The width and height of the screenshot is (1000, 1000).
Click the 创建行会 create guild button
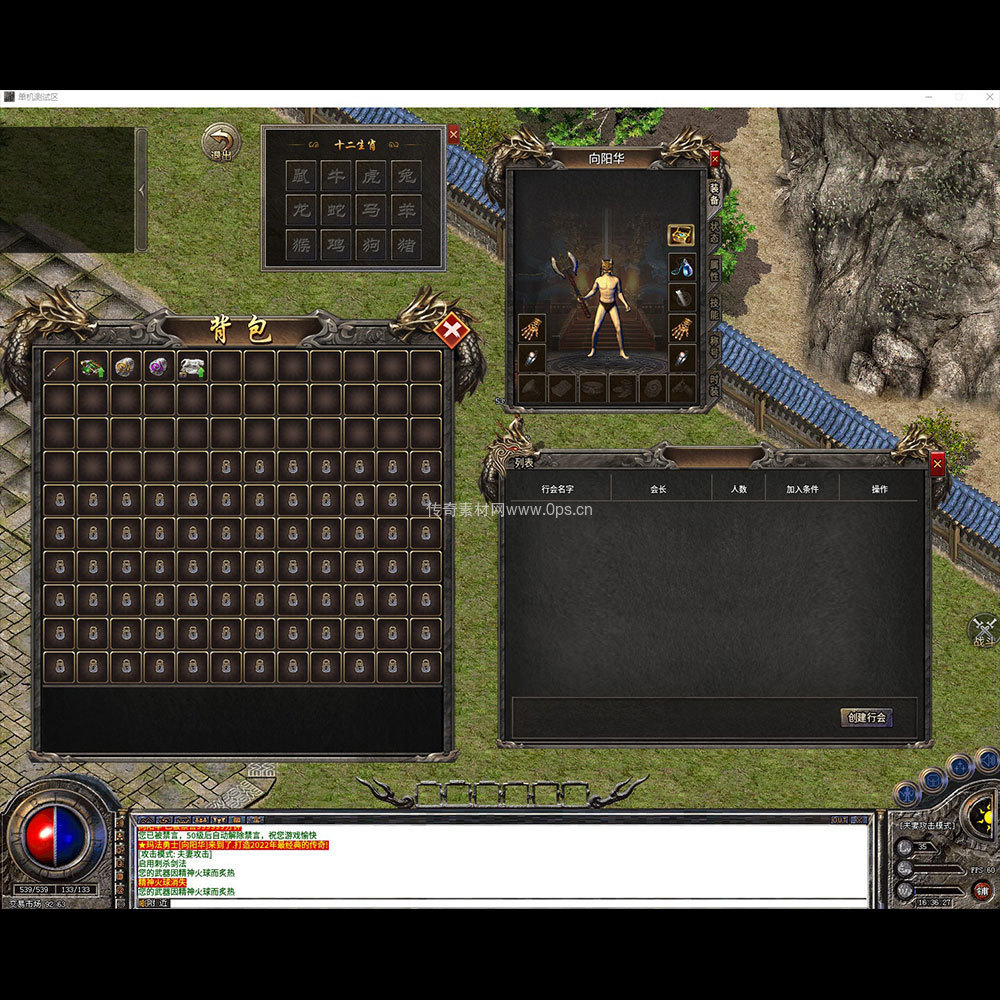(x=866, y=717)
